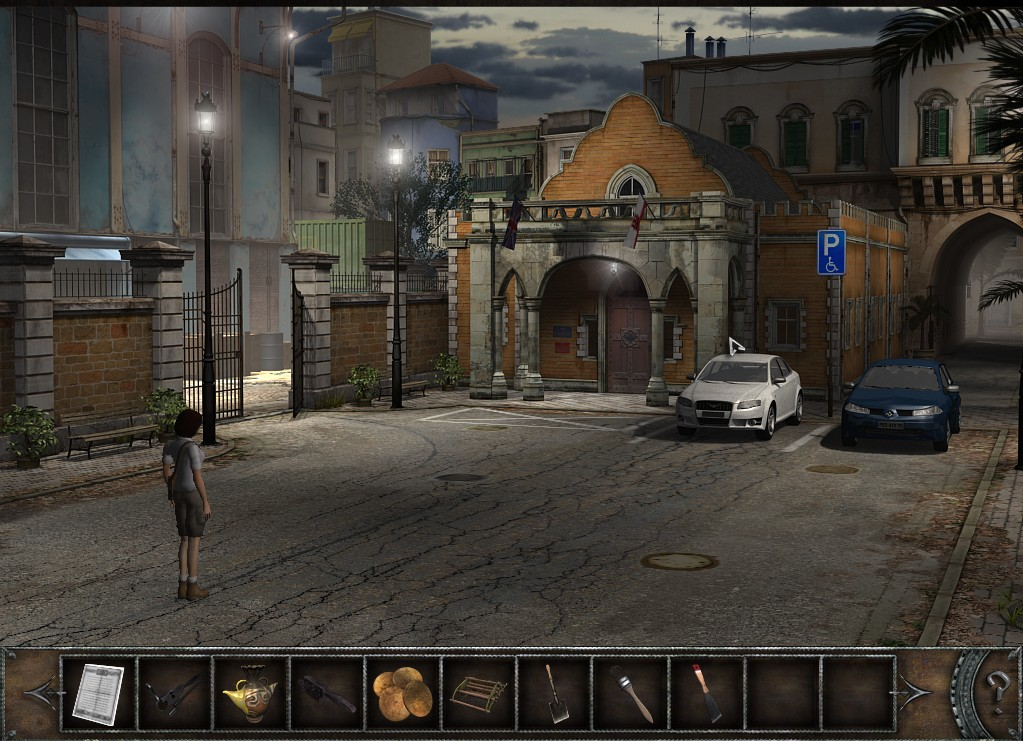Screen dimensions: 1023x741
Task: Pick the pliers from the inventory
Action: point(173,693)
